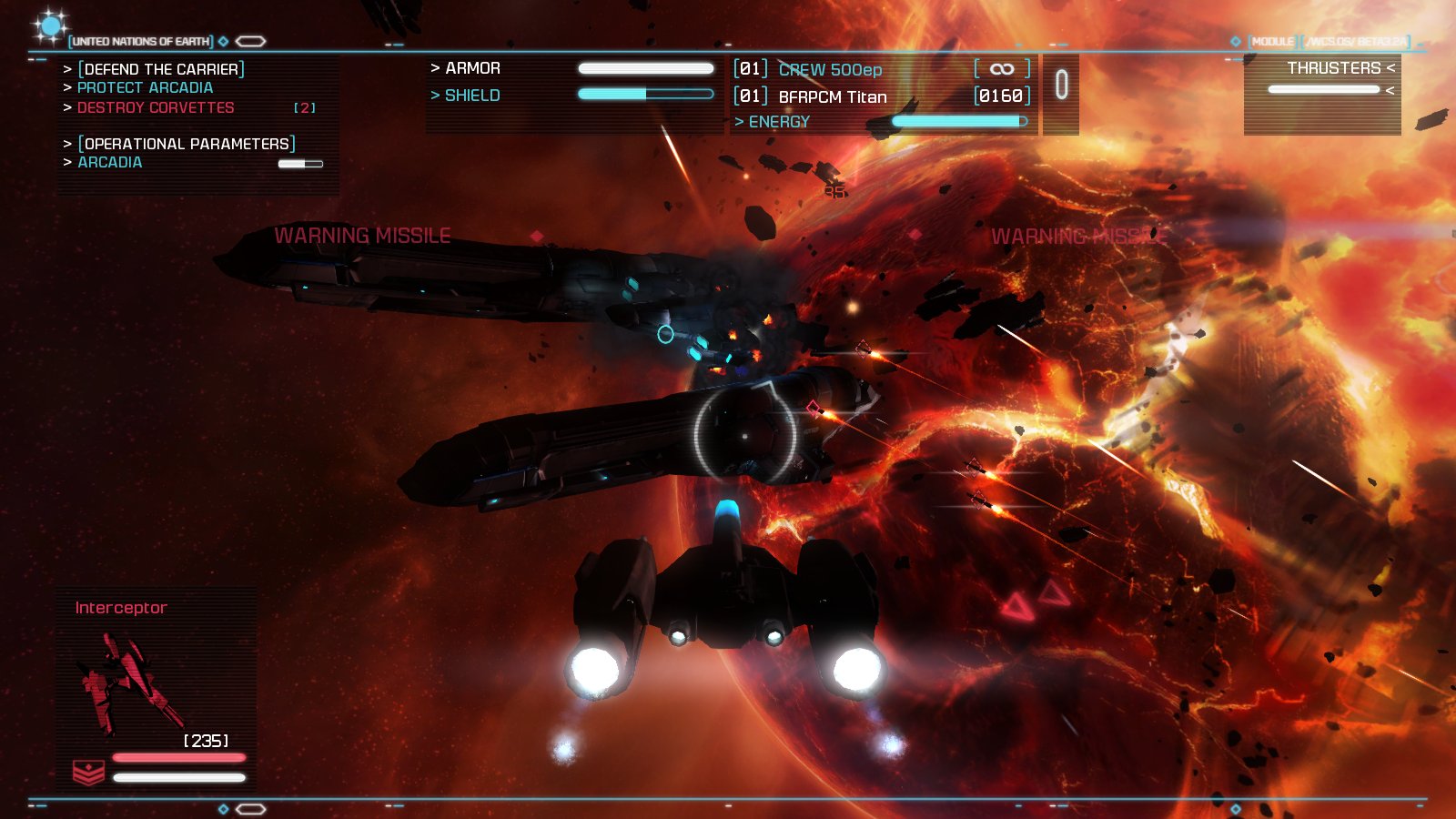Choose the CREW 500ep primary weapon
This screenshot has width=1456, height=819.
[830, 70]
